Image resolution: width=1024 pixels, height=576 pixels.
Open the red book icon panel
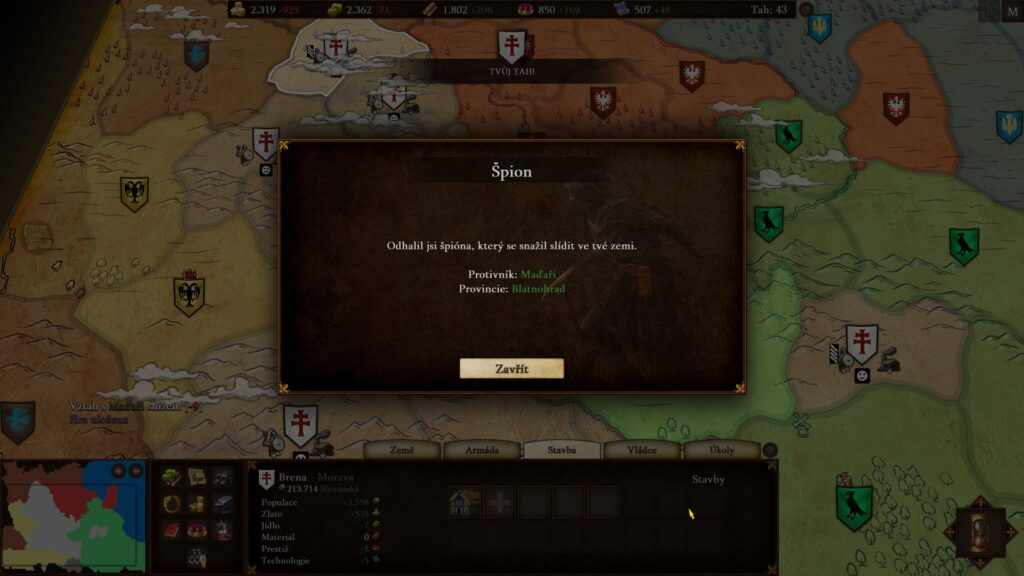pyautogui.click(x=172, y=529)
